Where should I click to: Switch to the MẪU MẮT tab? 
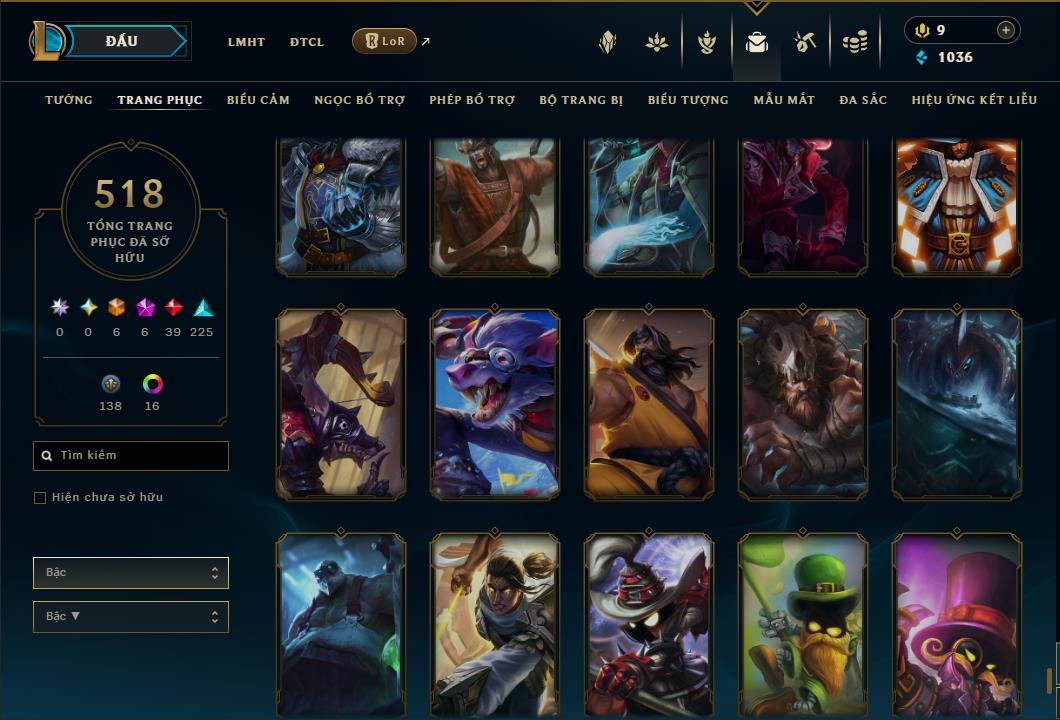(784, 100)
